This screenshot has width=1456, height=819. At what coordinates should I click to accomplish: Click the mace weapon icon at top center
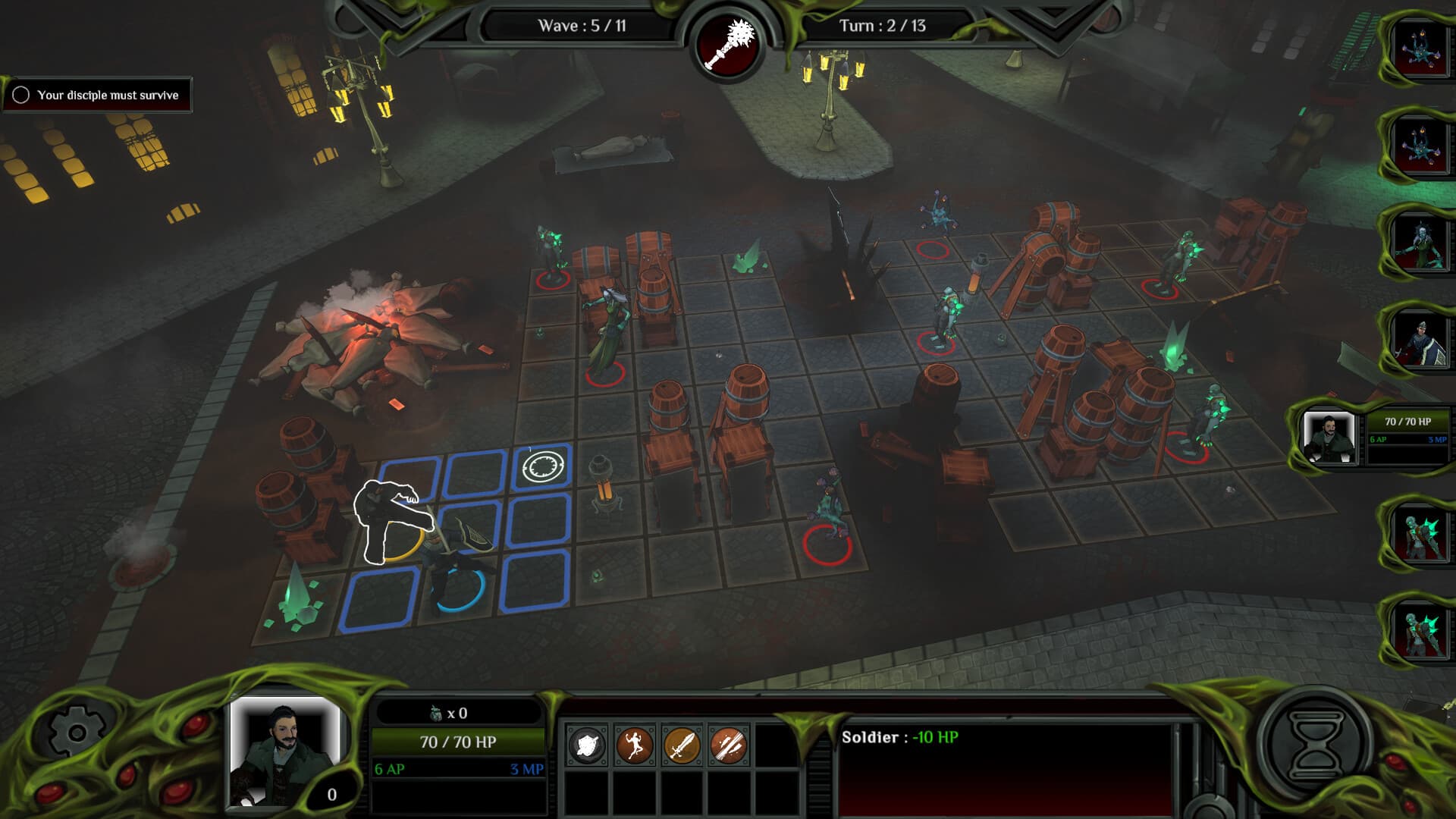click(730, 43)
